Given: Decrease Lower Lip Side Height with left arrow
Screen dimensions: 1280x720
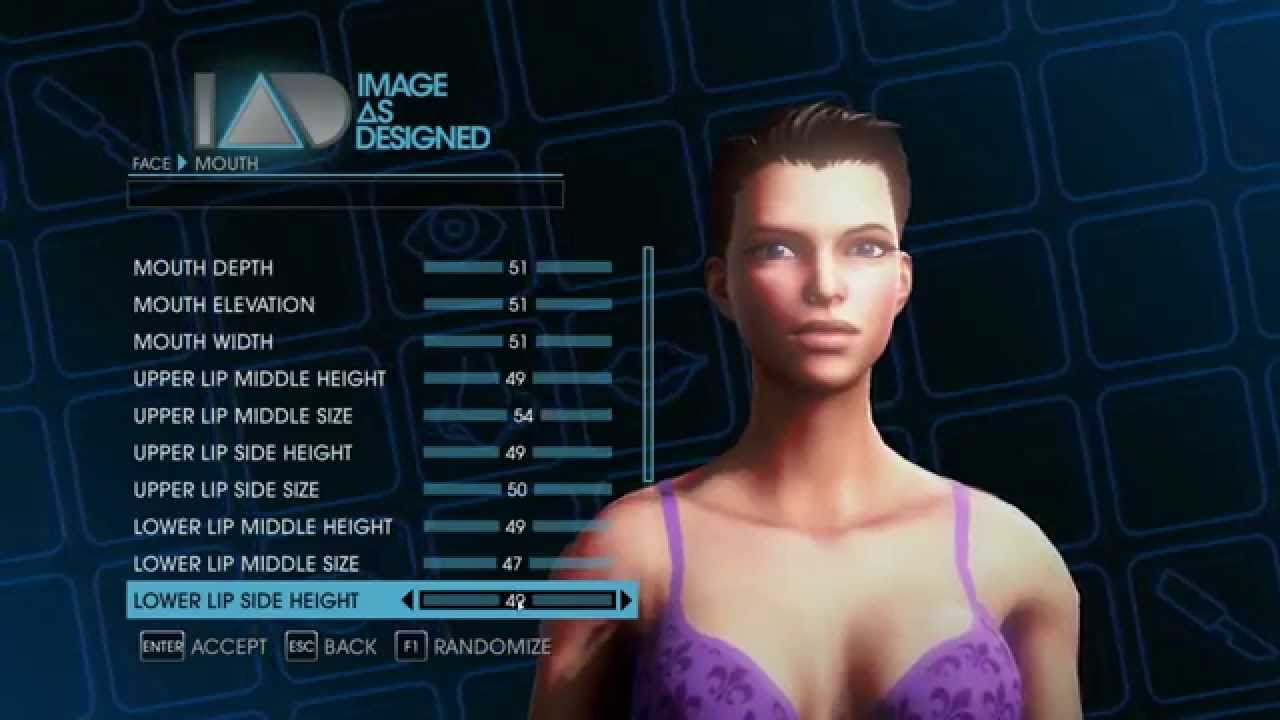Looking at the screenshot, I should tap(407, 601).
